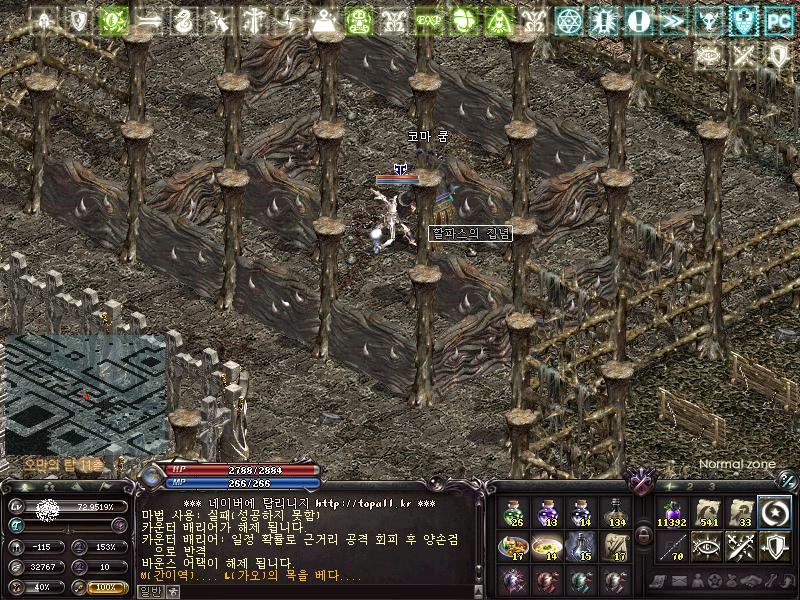Activate the eye skill icon

(x=706, y=546)
